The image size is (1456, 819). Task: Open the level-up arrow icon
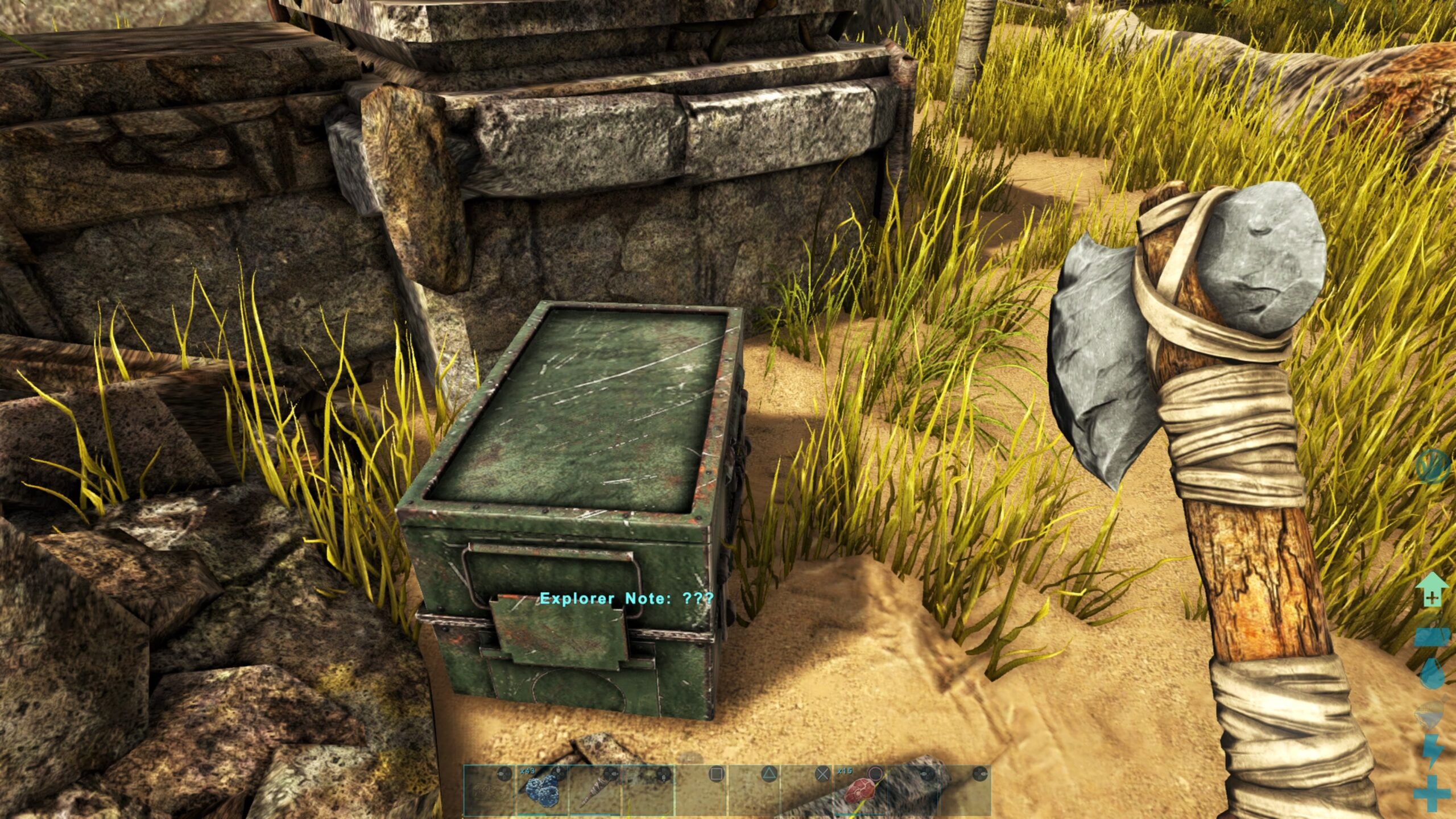(1431, 590)
